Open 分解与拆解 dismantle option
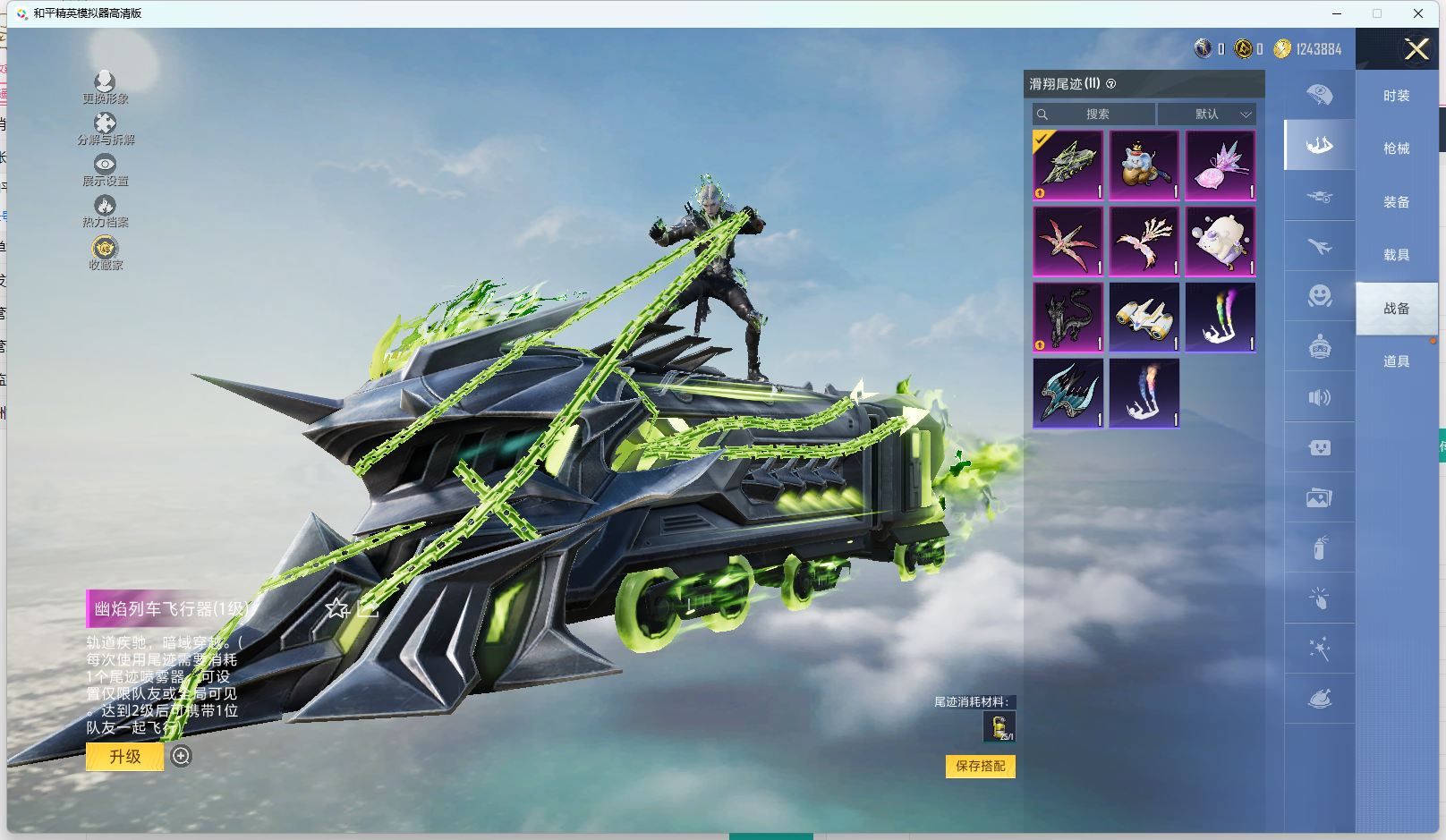 pyautogui.click(x=105, y=128)
